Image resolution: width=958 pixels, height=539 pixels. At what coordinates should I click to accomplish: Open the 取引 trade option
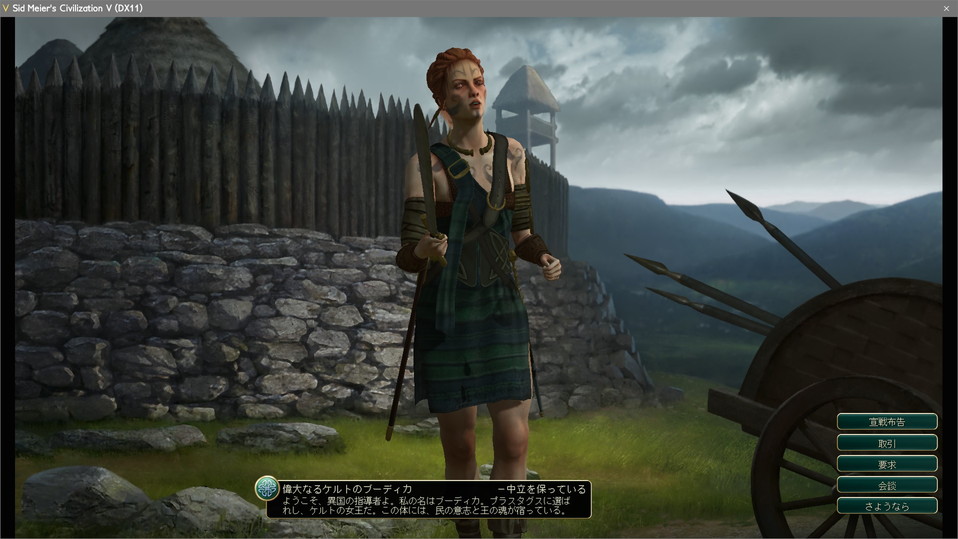[887, 442]
